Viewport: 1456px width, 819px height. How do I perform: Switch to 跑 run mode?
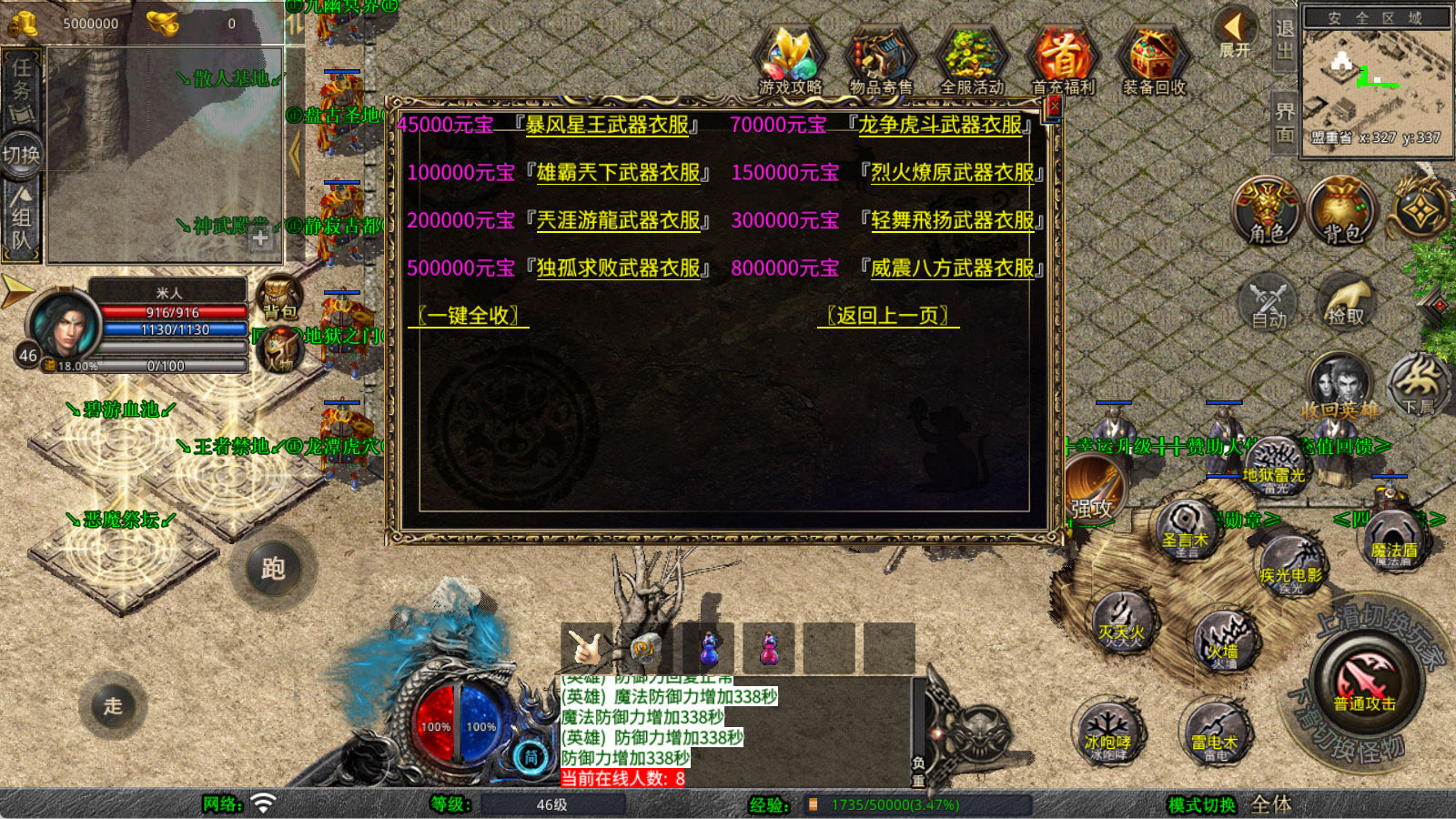coord(273,569)
